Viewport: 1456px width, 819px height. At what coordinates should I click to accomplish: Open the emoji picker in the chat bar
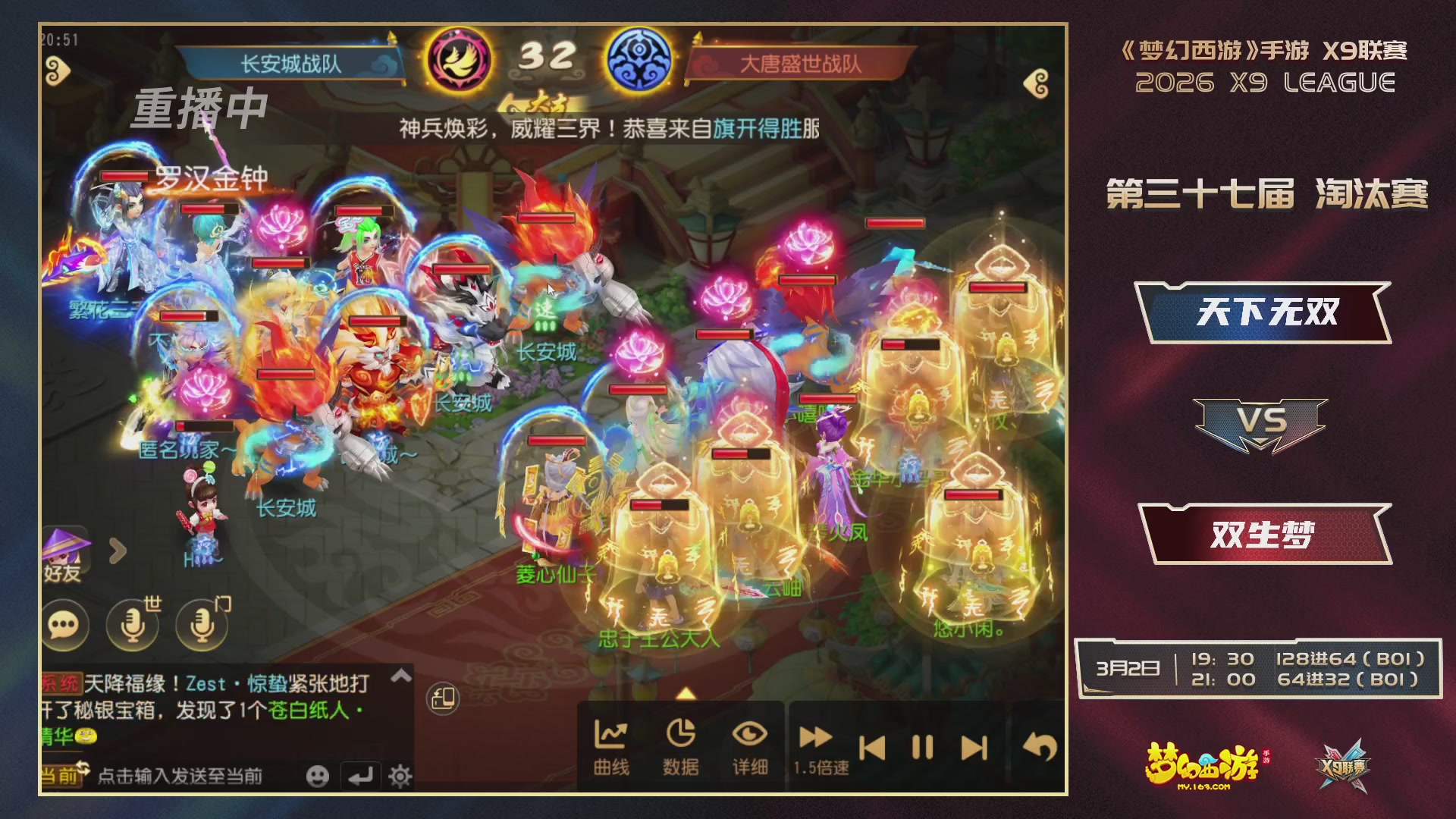click(318, 777)
